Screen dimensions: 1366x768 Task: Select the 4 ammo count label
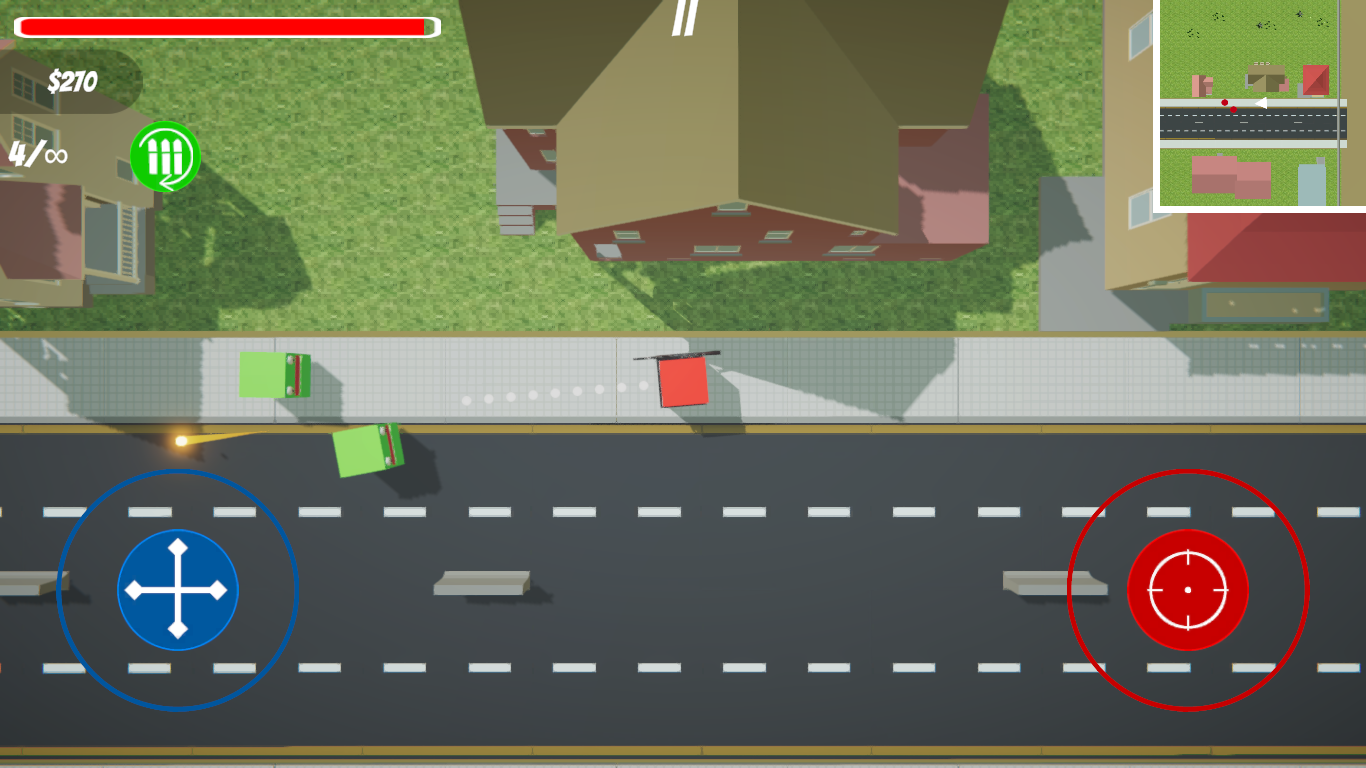tap(18, 153)
